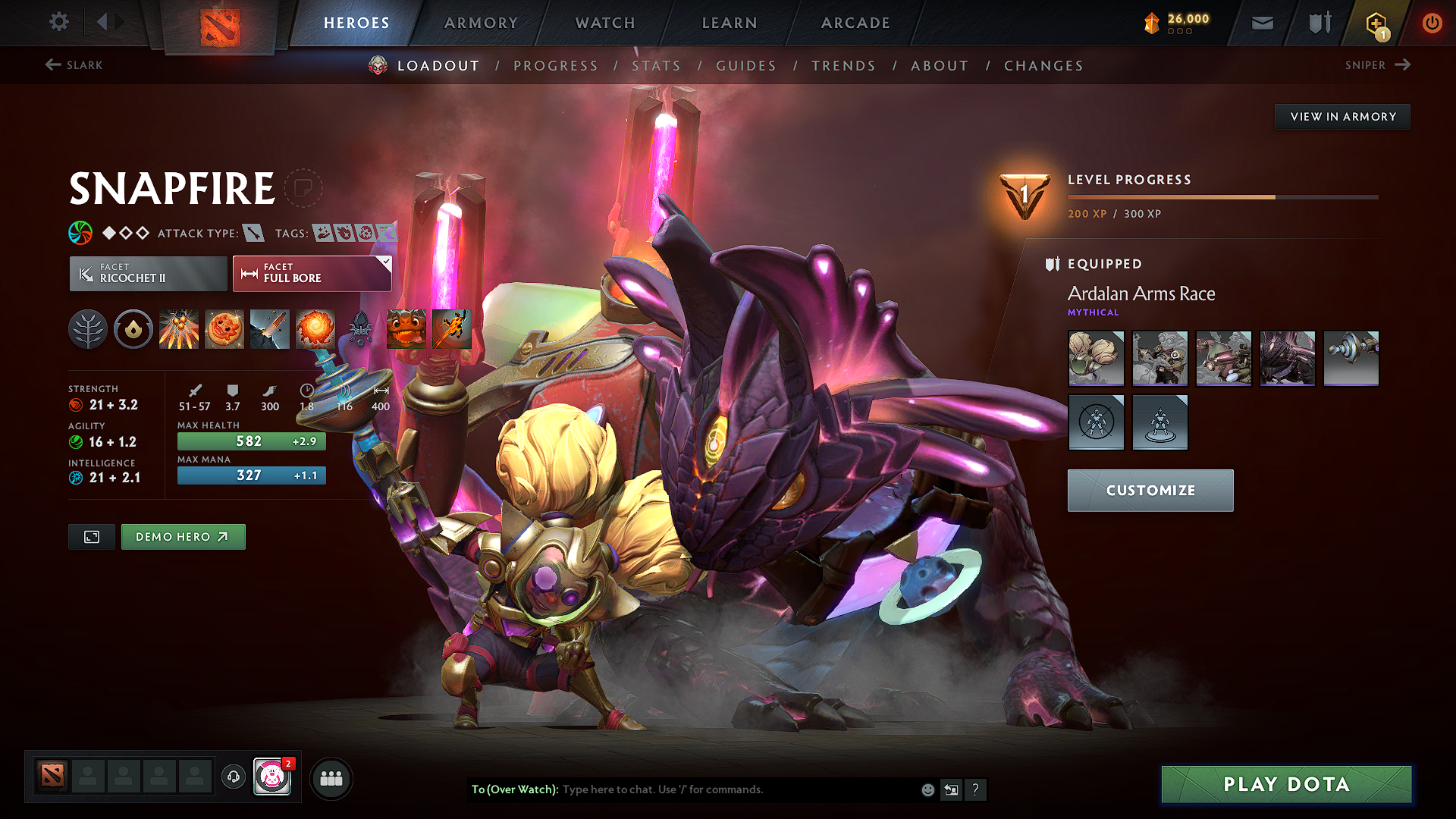Start a match with Play Dota
Viewport: 1456px width, 819px height.
pyautogui.click(x=1286, y=784)
